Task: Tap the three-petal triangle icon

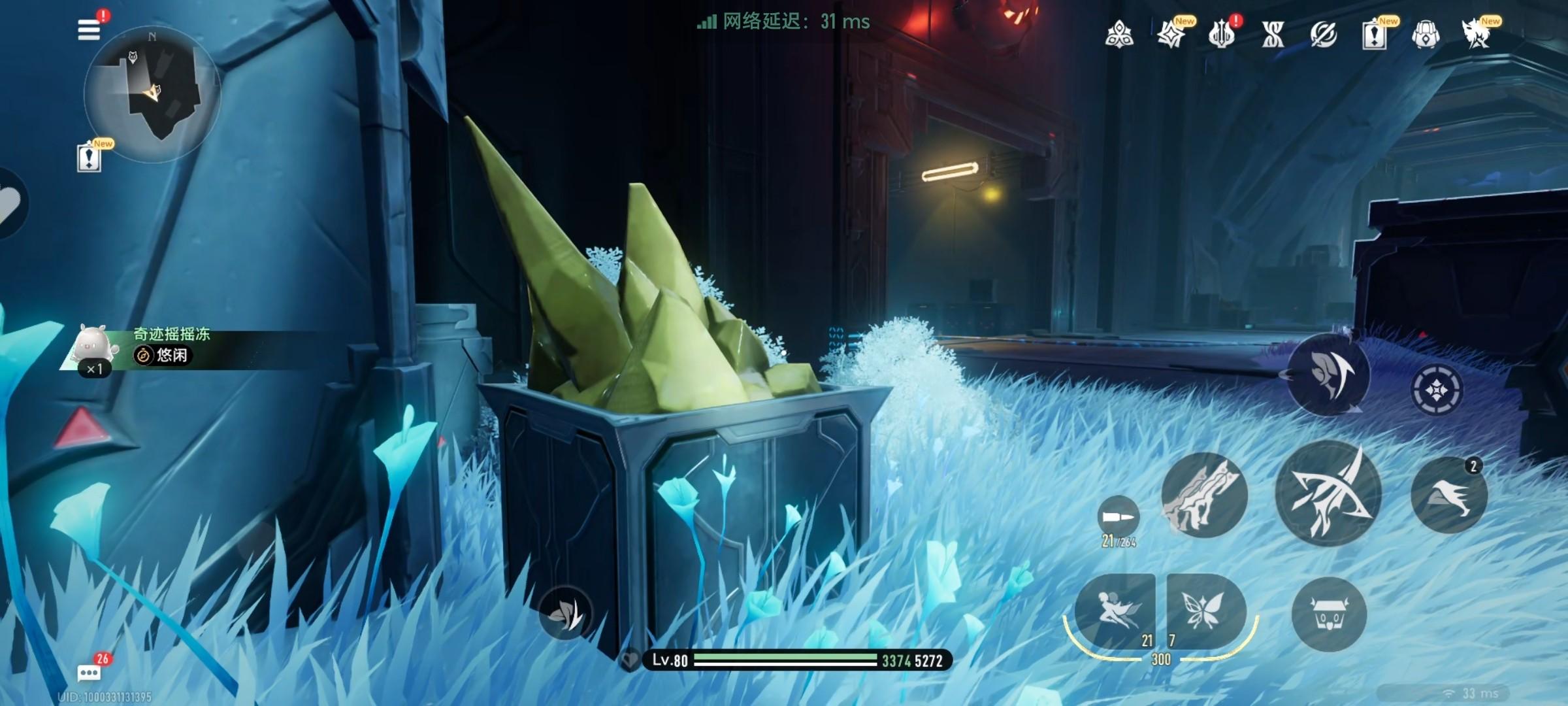Action: coord(1119,34)
